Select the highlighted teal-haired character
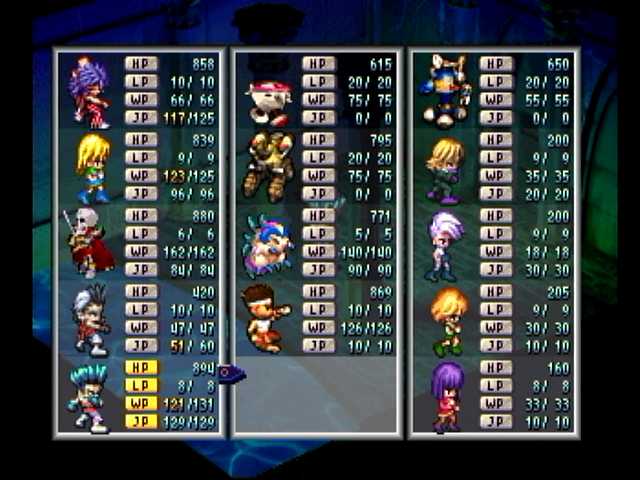 pyautogui.click(x=88, y=397)
